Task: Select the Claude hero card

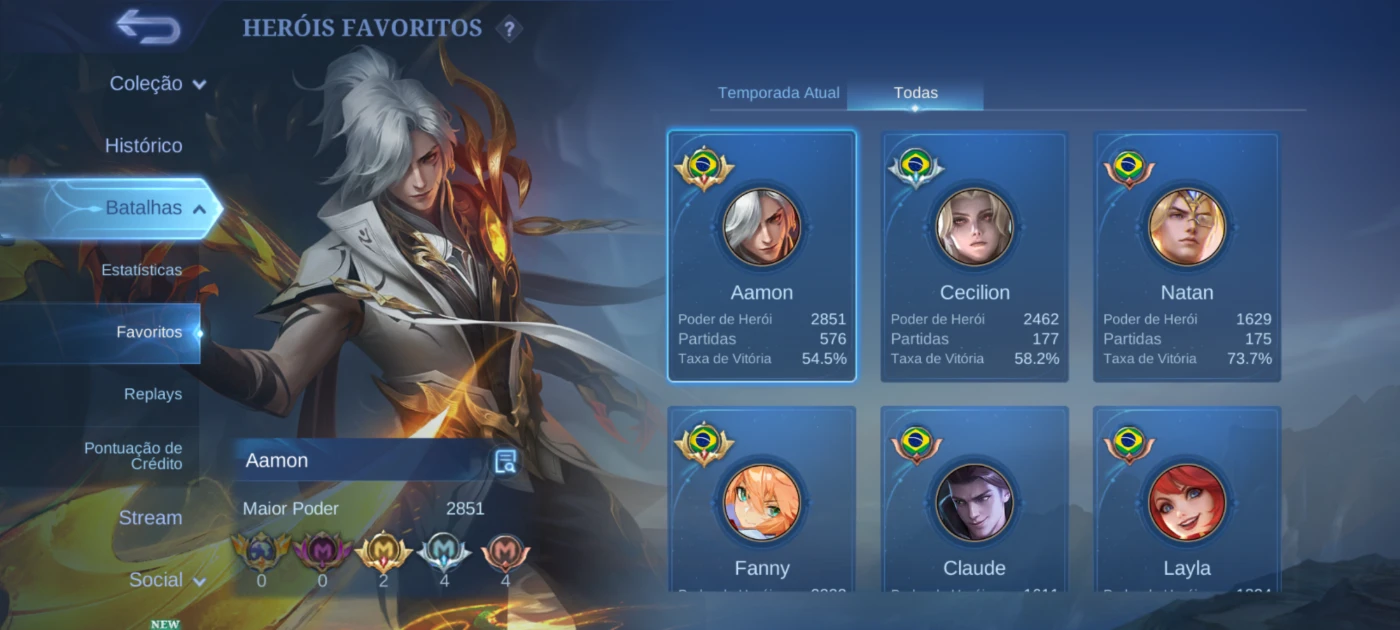Action: pyautogui.click(x=974, y=500)
